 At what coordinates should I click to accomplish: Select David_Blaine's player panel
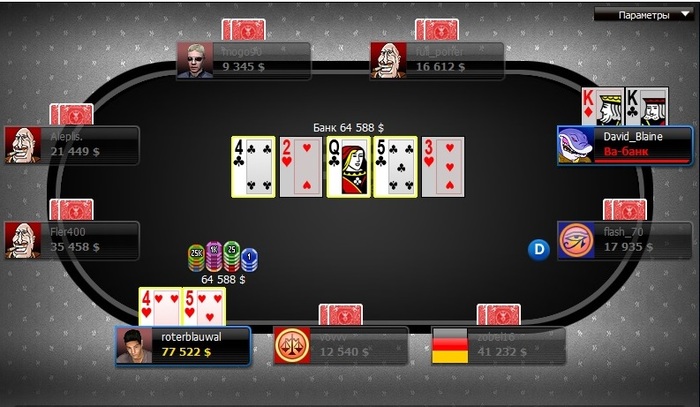[x=624, y=145]
